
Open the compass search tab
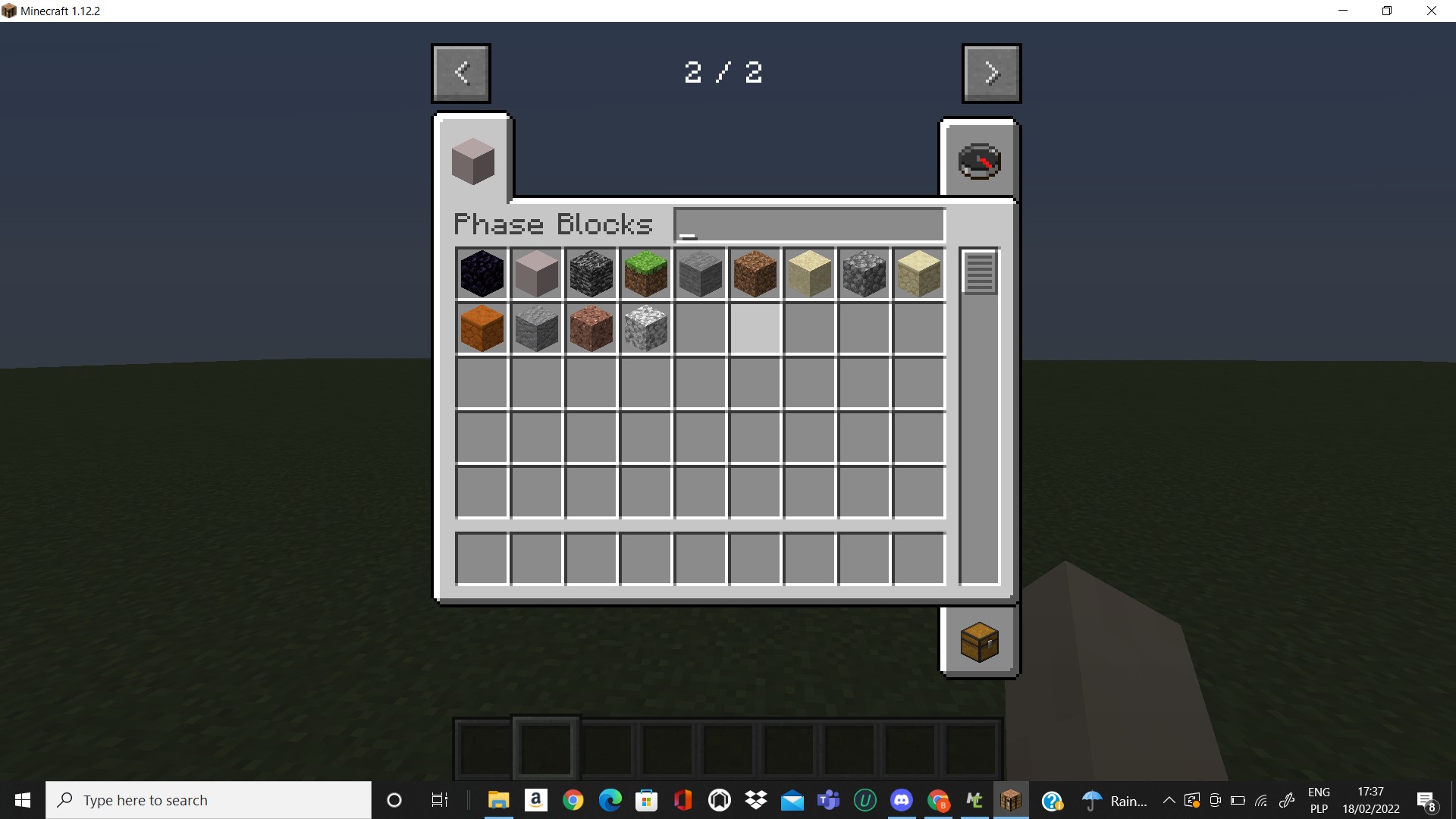click(x=980, y=160)
